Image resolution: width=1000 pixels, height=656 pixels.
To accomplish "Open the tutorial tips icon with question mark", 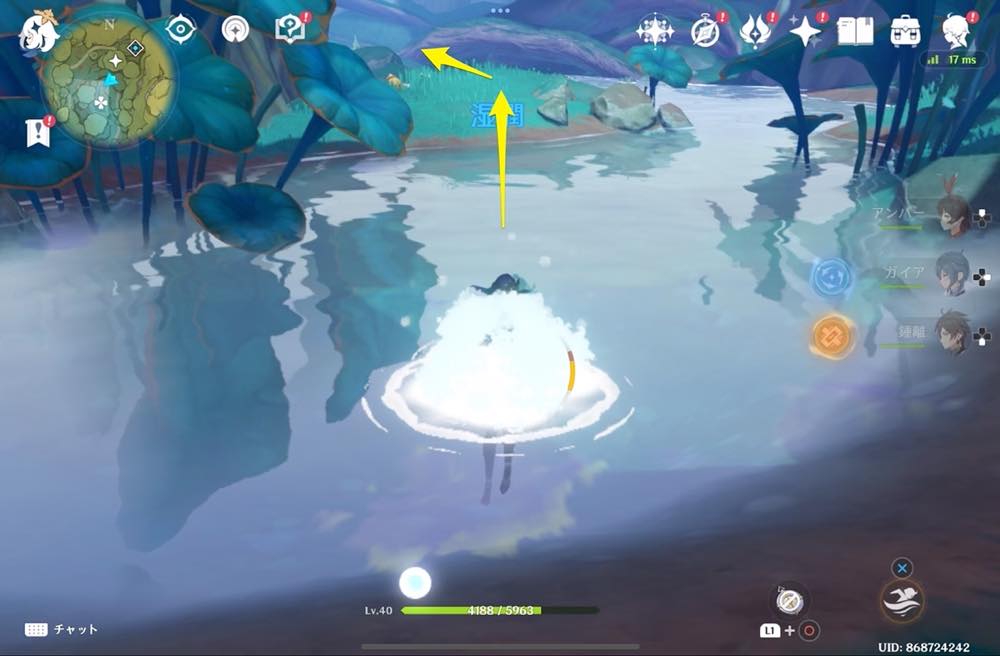I will click(x=291, y=30).
